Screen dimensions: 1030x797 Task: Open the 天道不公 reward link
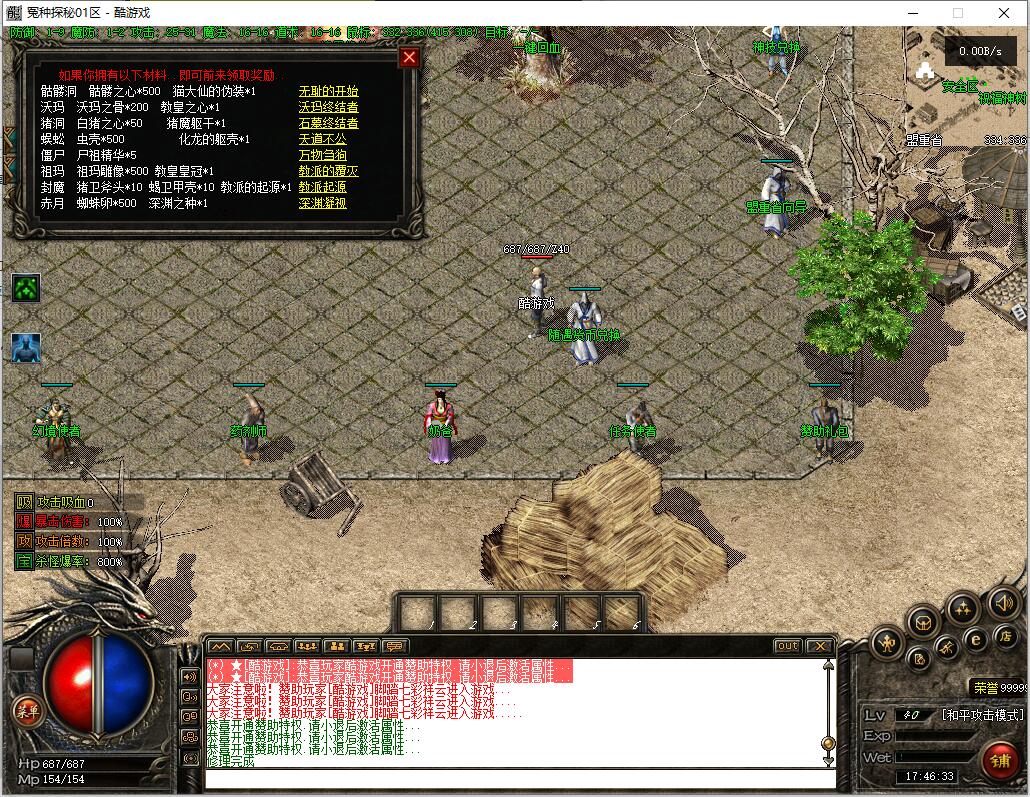pyautogui.click(x=322, y=139)
